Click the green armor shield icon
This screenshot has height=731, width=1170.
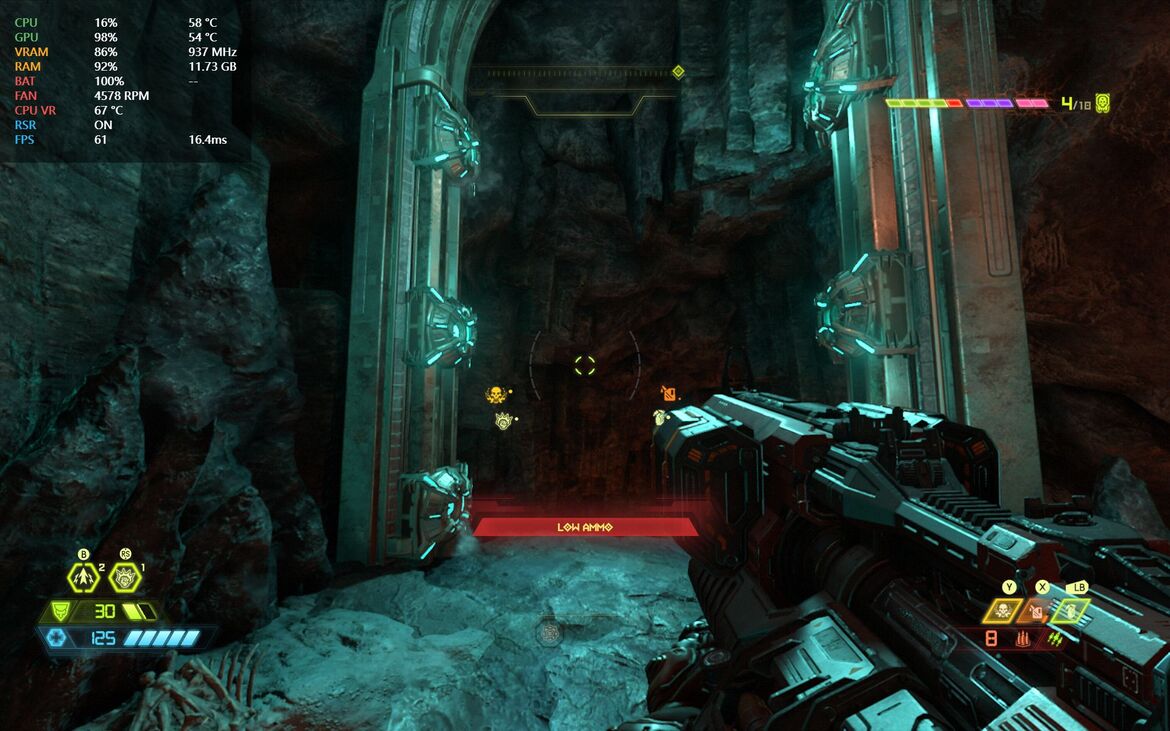[62, 611]
